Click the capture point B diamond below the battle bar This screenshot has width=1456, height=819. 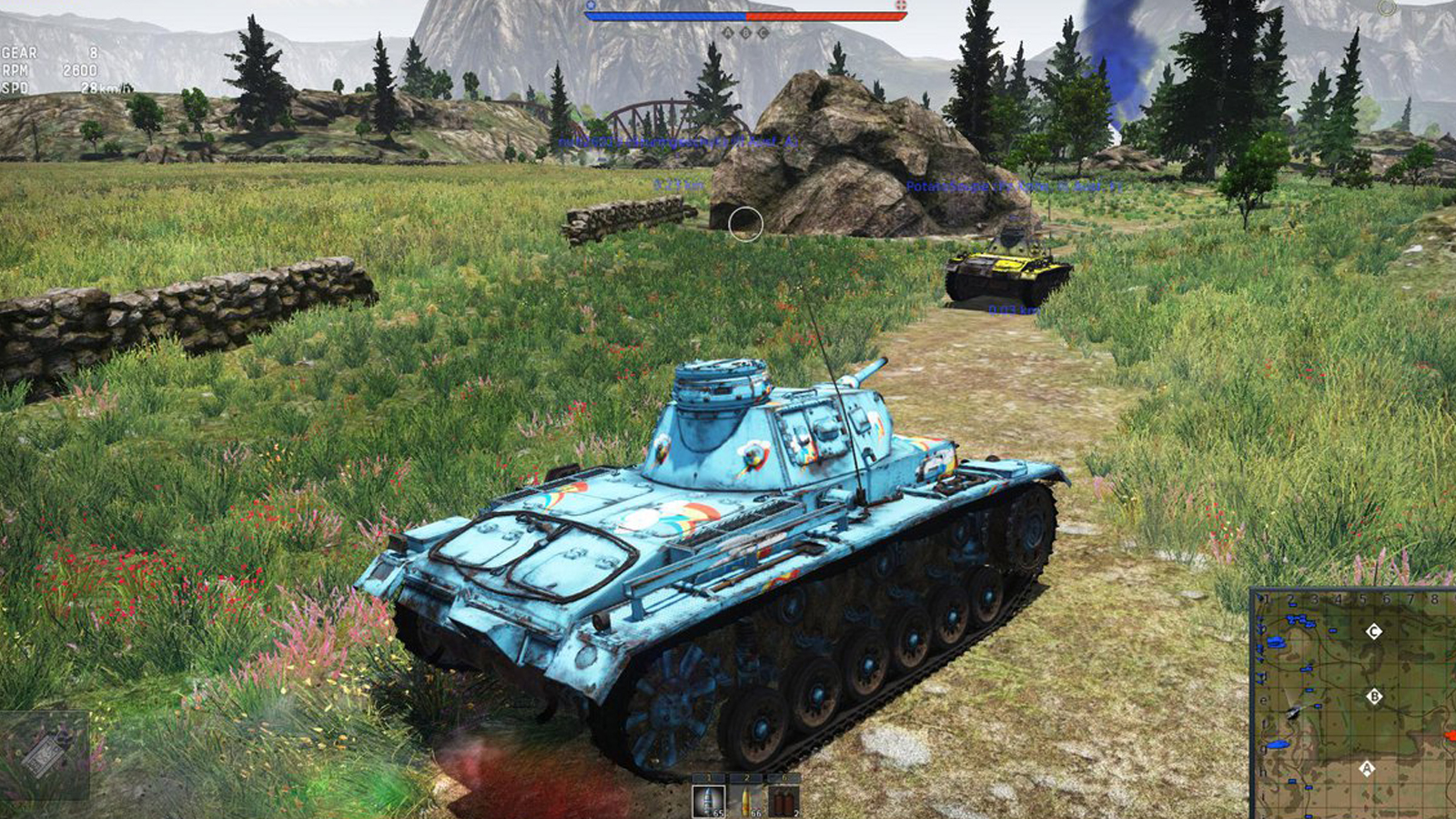745,33
